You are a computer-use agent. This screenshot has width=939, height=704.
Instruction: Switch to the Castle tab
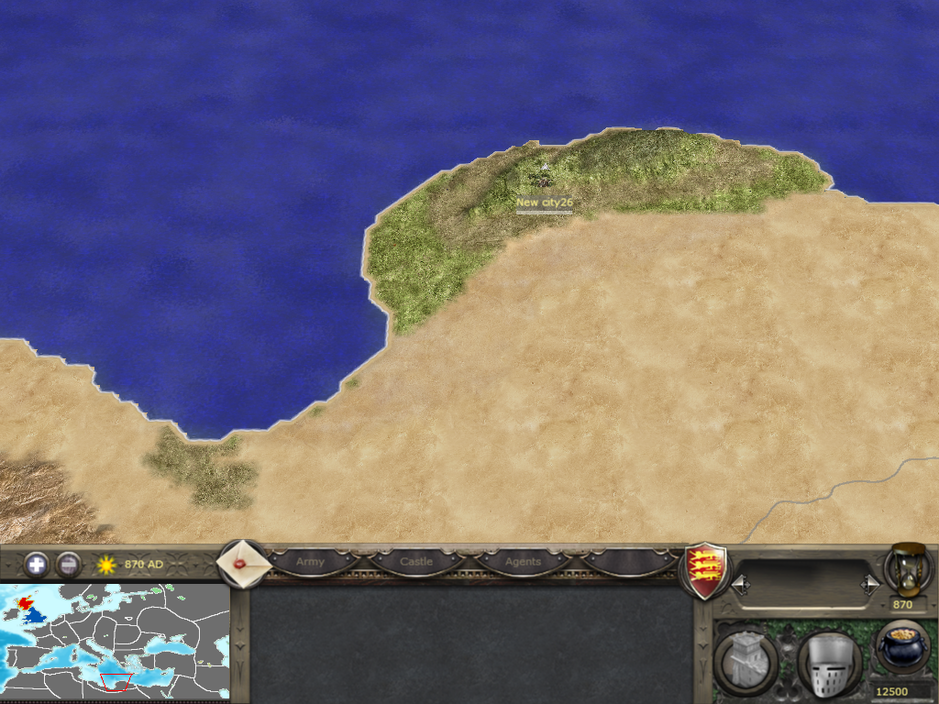point(416,562)
